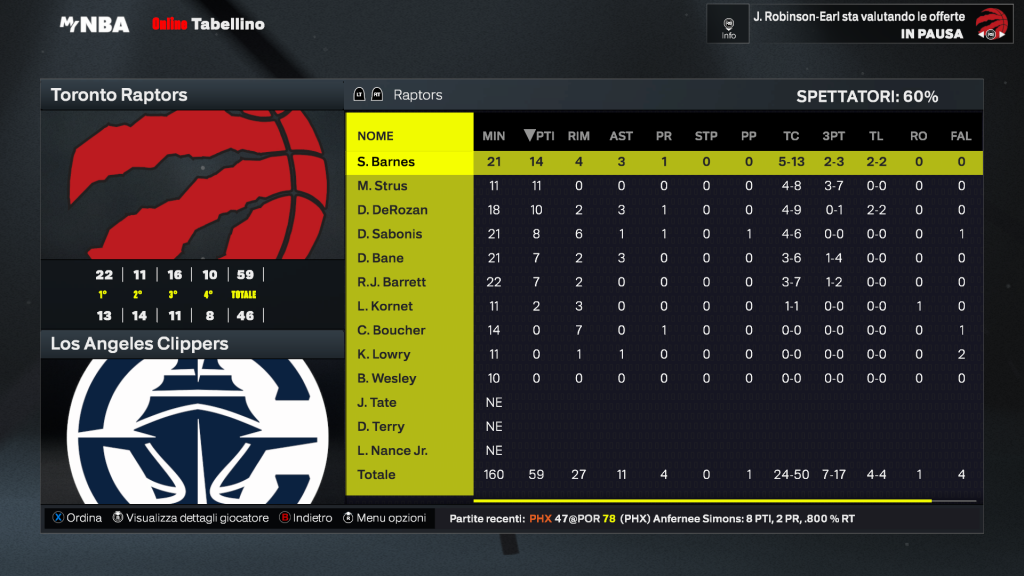Sort by the PTI points column
This screenshot has height=576, width=1024.
[x=540, y=136]
